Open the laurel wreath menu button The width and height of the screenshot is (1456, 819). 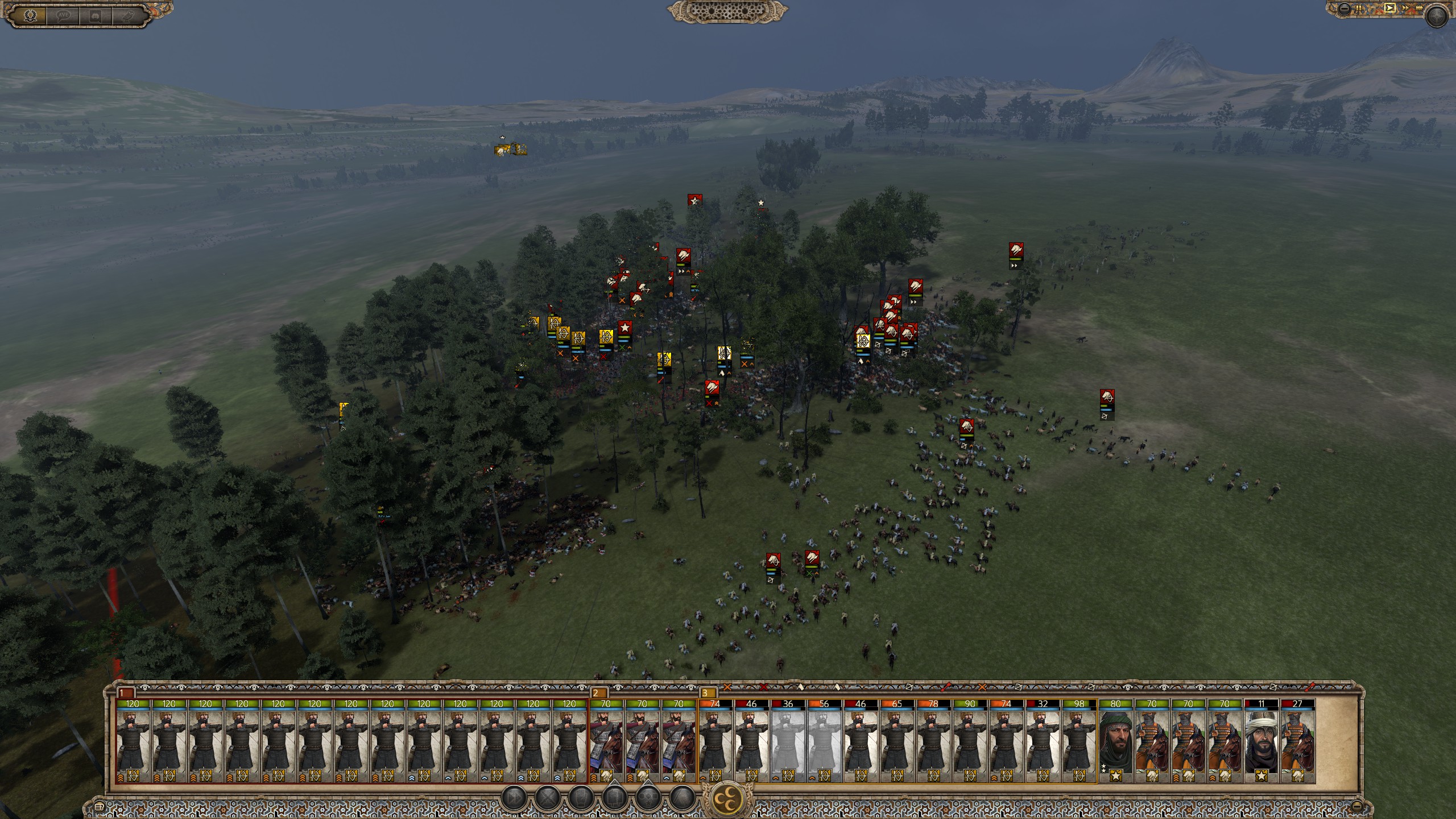tap(31, 15)
